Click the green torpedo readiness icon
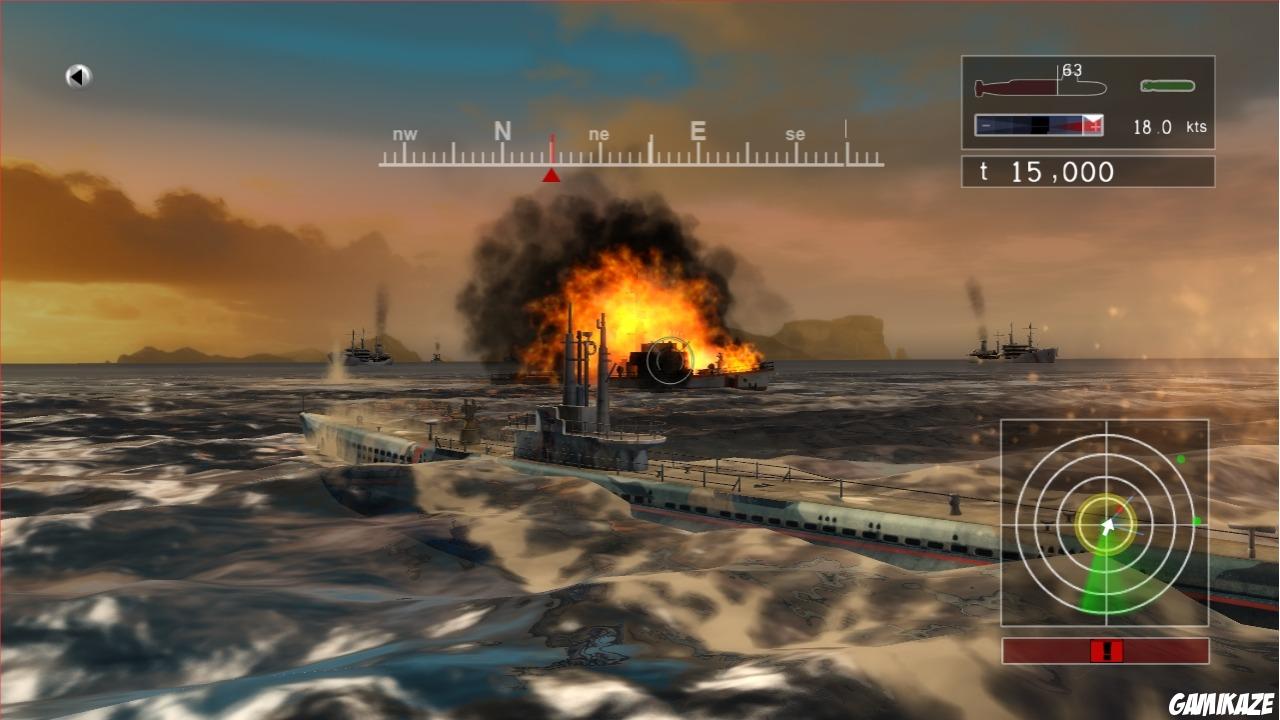This screenshot has height=720, width=1280. click(x=1168, y=84)
